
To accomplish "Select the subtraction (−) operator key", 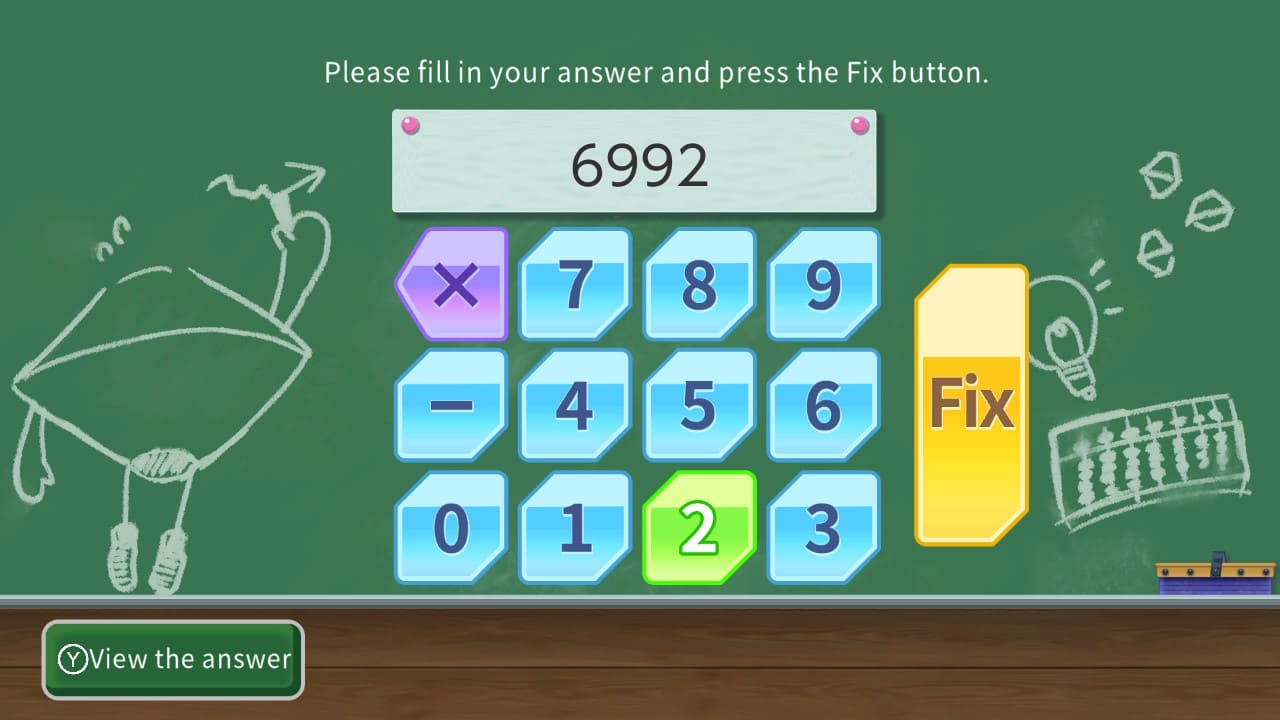I will tap(451, 403).
